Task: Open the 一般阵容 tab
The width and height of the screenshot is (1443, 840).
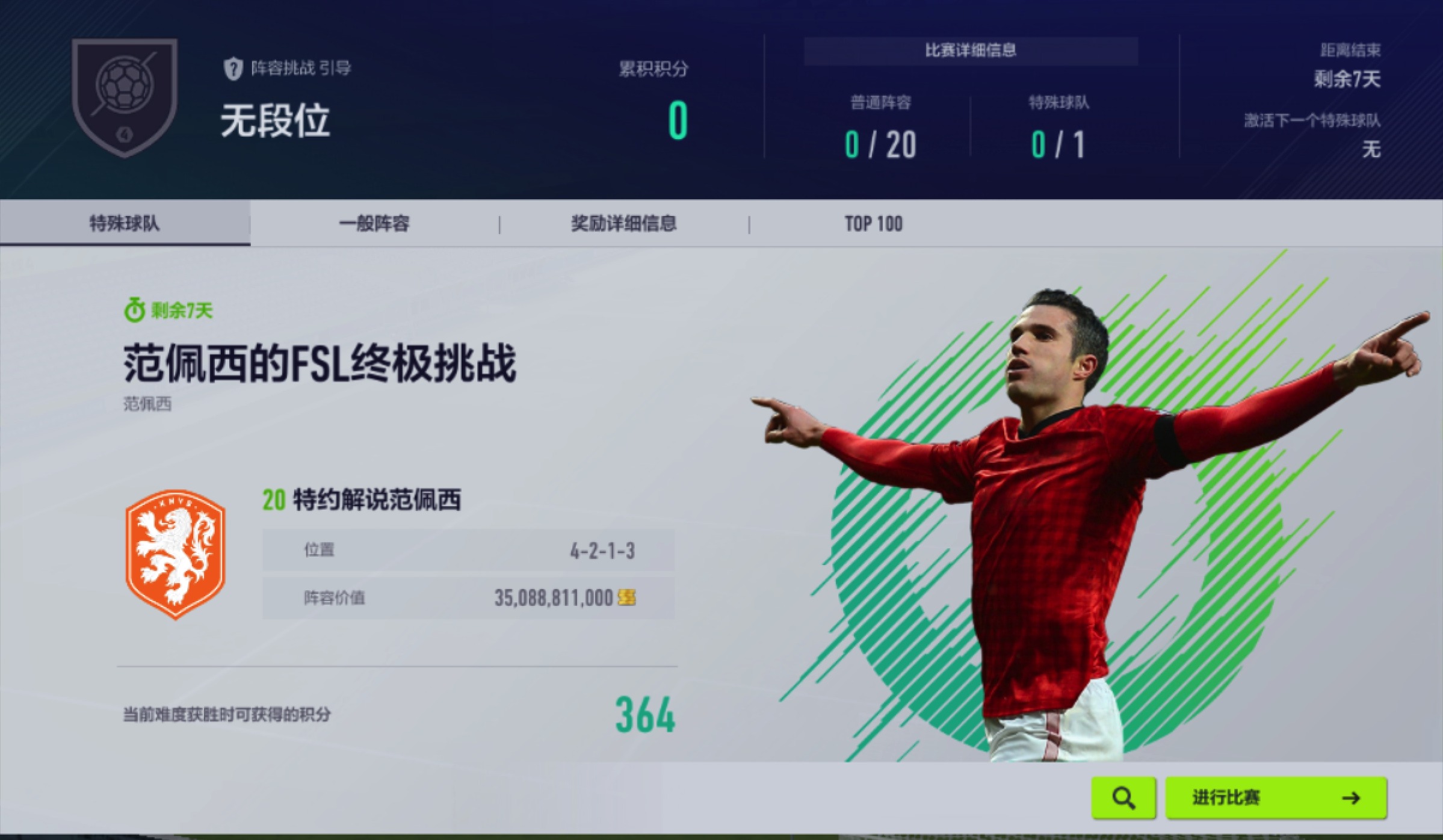Action: point(374,224)
